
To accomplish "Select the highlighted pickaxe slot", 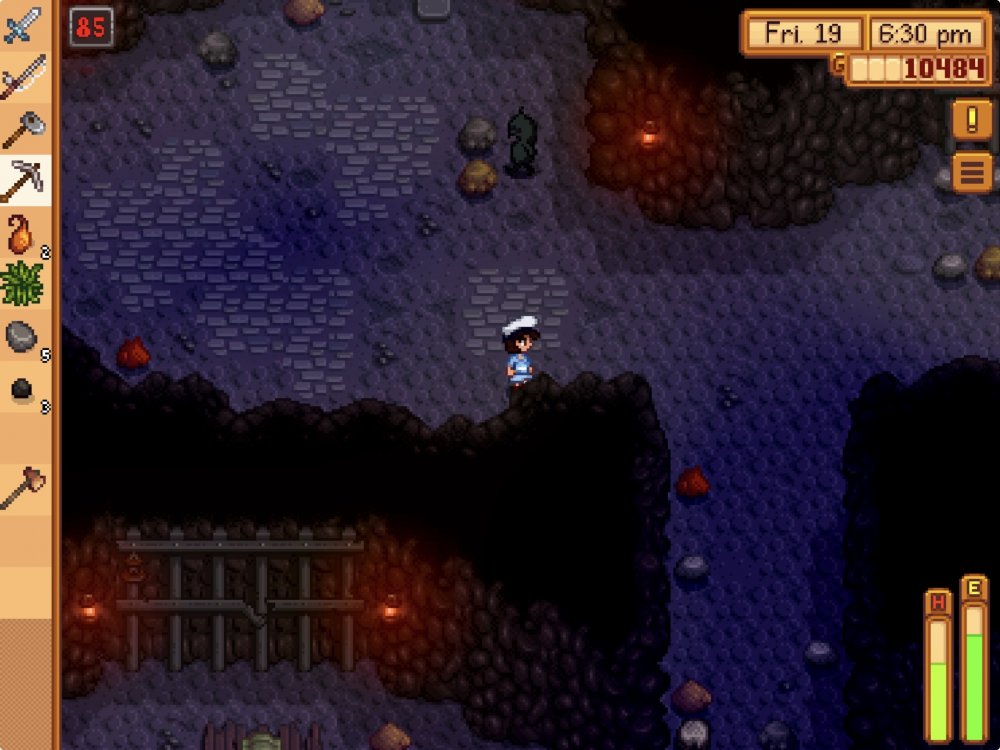I will (24, 180).
